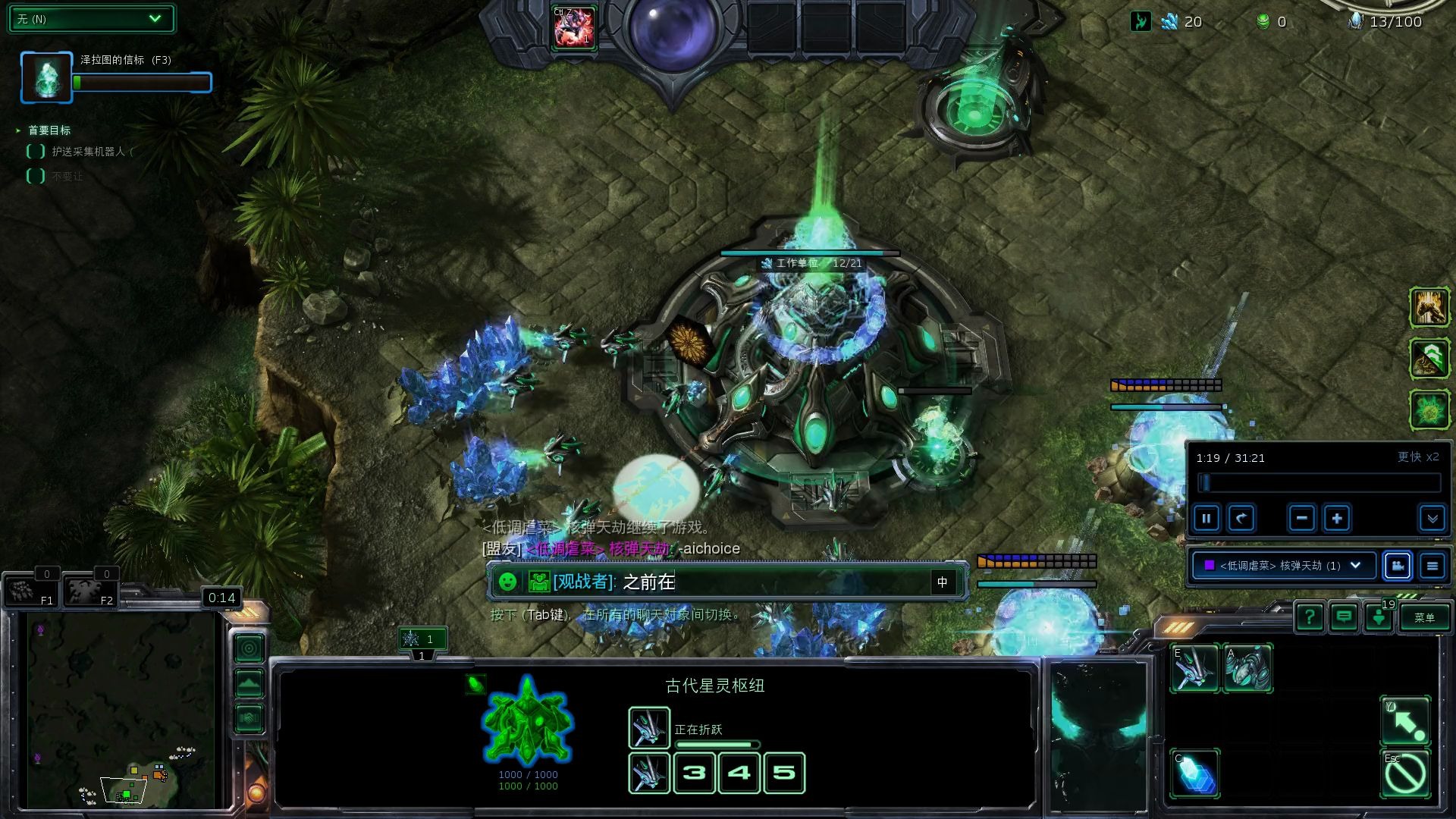Viewport: 1456px width, 819px height.
Task: Cancel production with the Esc cancel icon
Action: pyautogui.click(x=1405, y=774)
